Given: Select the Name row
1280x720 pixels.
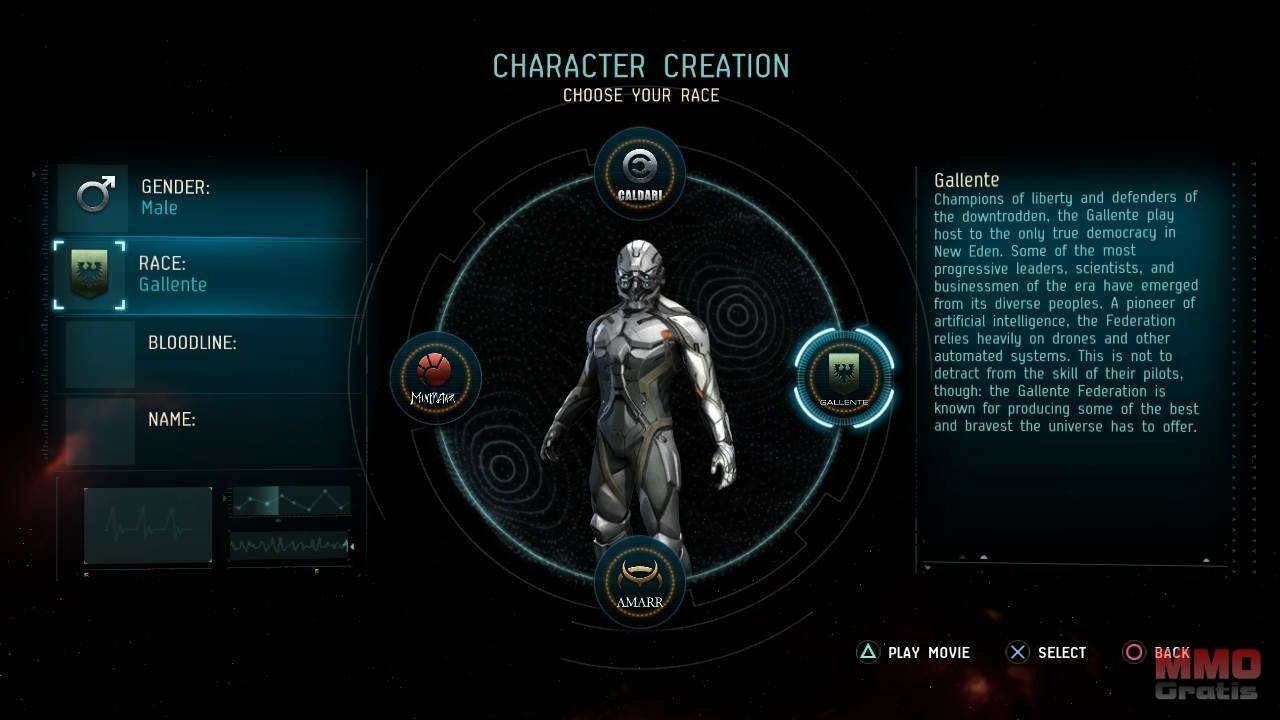Looking at the screenshot, I should (210, 429).
